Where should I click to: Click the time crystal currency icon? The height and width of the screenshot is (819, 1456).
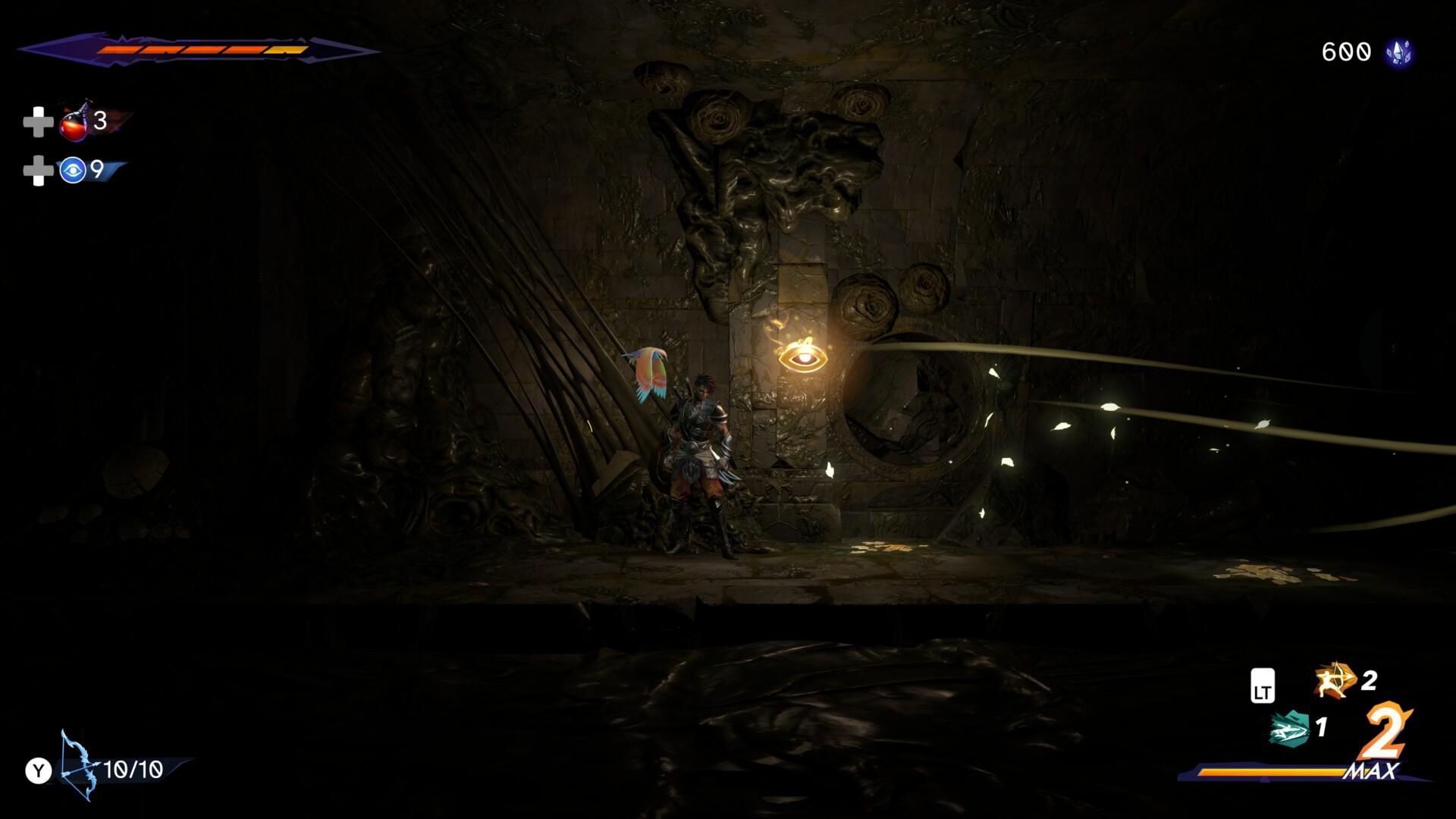coord(1398,52)
